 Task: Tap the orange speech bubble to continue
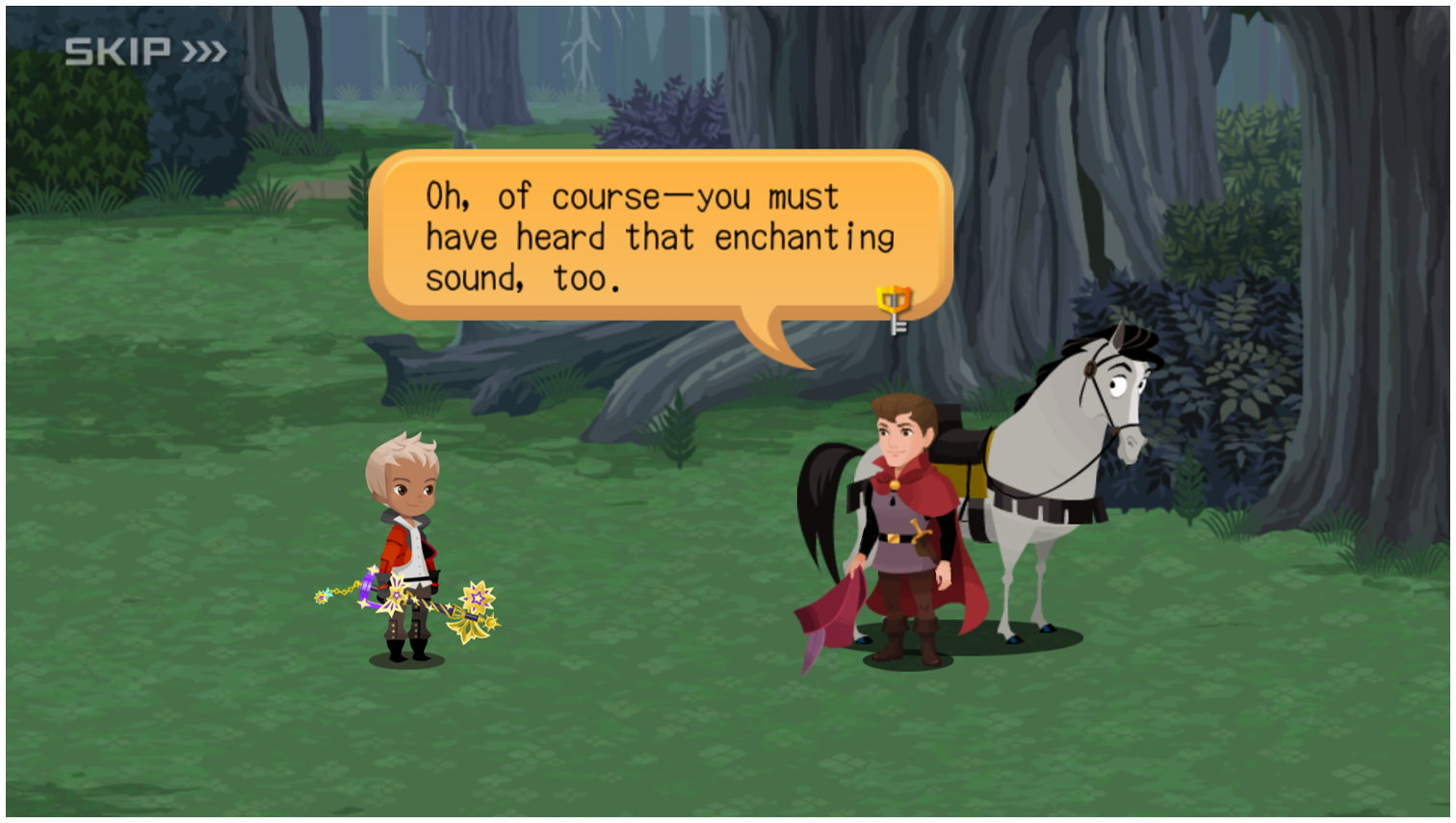tap(660, 237)
